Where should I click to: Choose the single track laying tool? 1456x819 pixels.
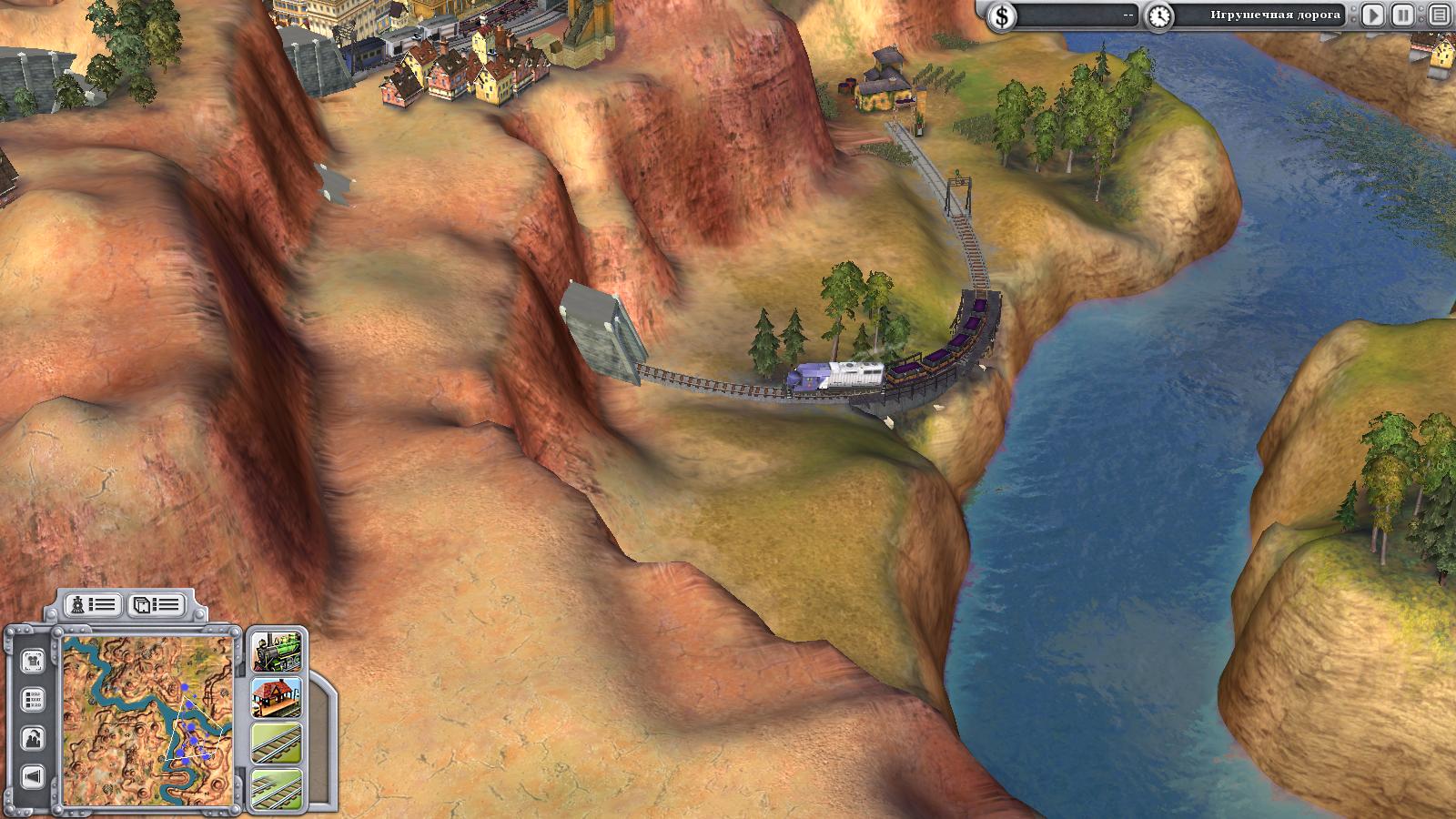(x=276, y=744)
